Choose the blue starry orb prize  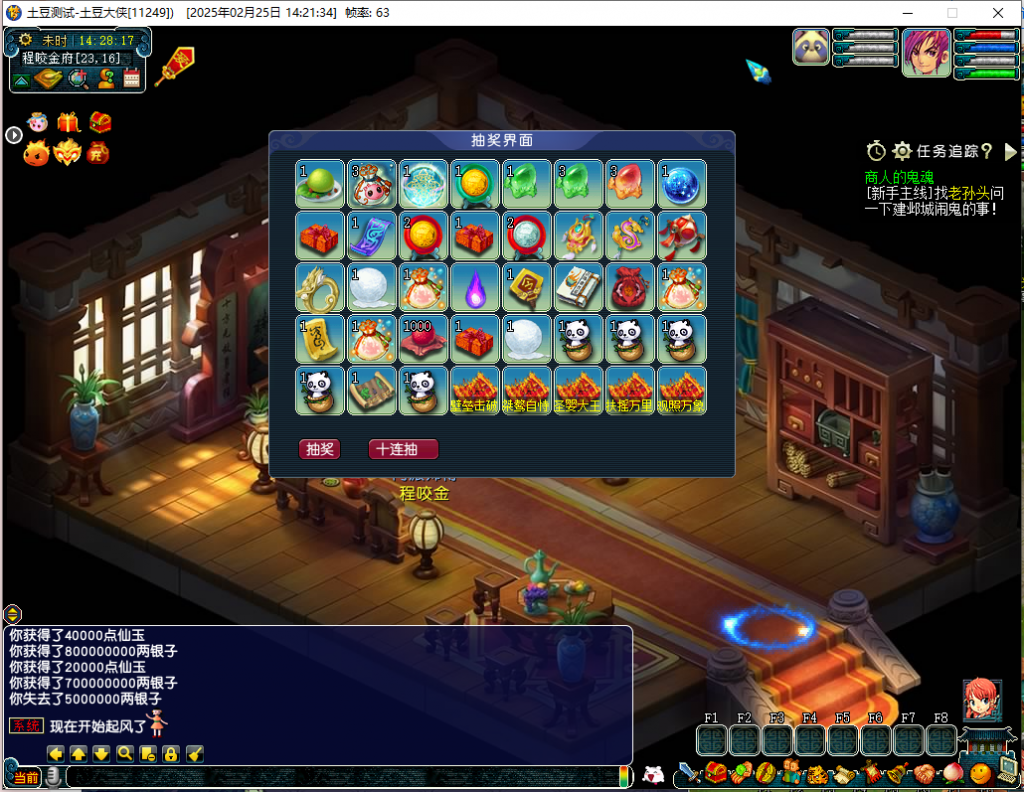[683, 183]
